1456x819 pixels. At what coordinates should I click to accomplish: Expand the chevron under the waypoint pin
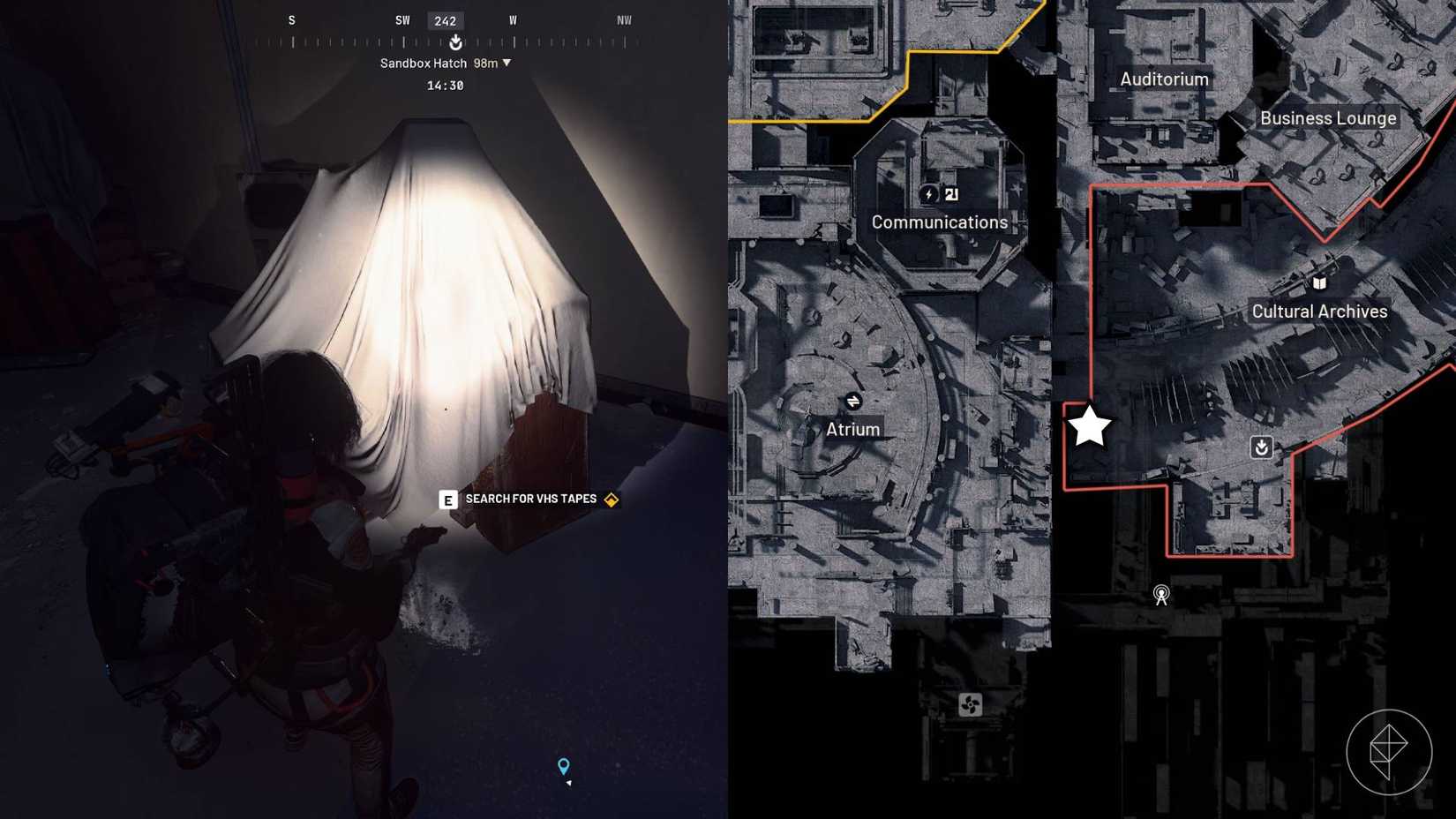click(x=567, y=785)
